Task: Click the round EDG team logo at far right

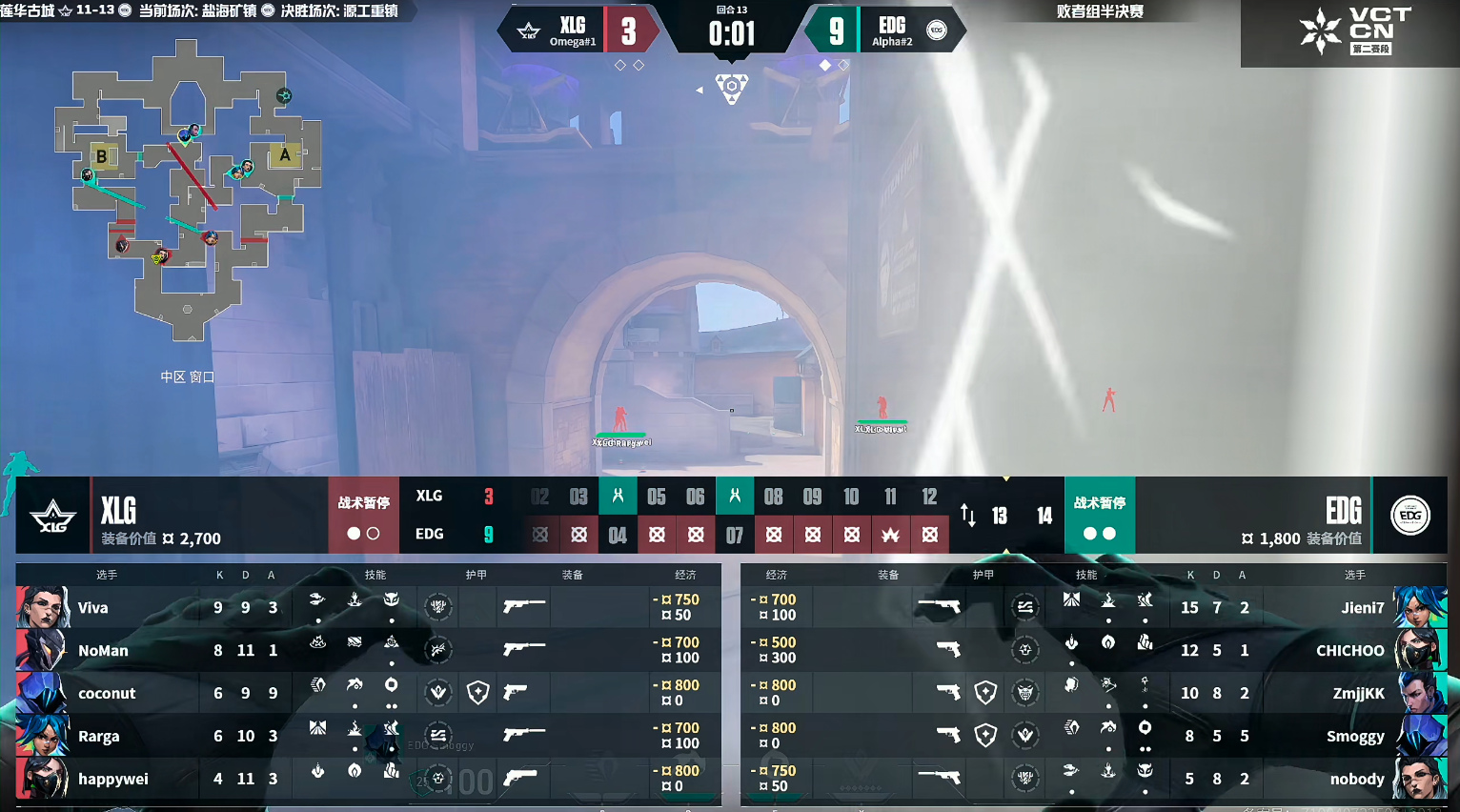Action: pos(1410,516)
